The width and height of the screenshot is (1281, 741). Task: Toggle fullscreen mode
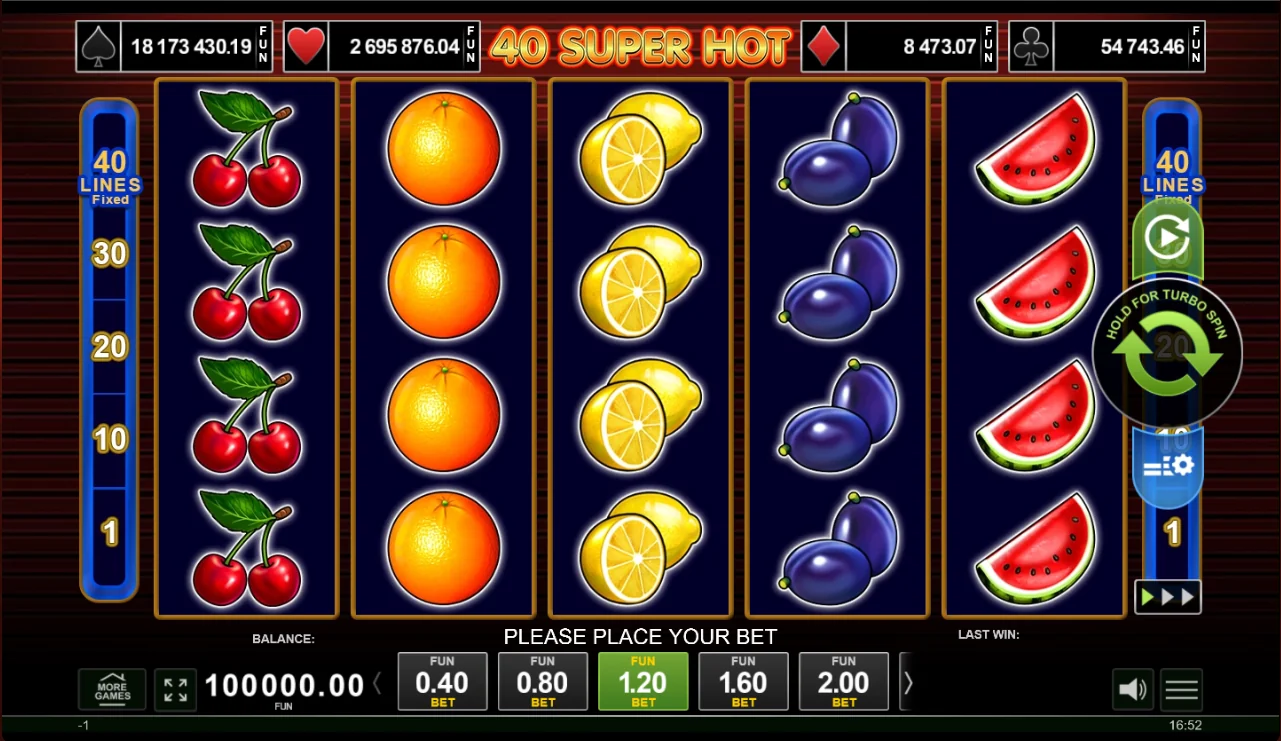point(175,689)
